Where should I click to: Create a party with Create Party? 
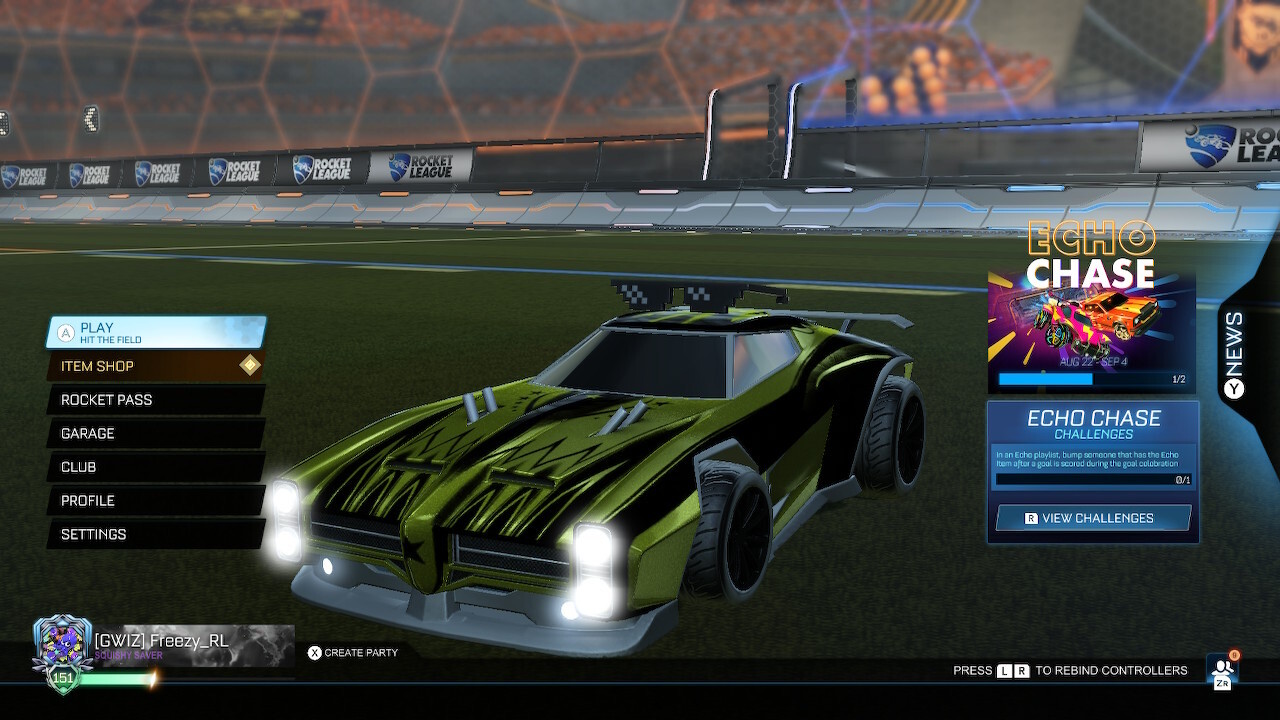click(360, 652)
